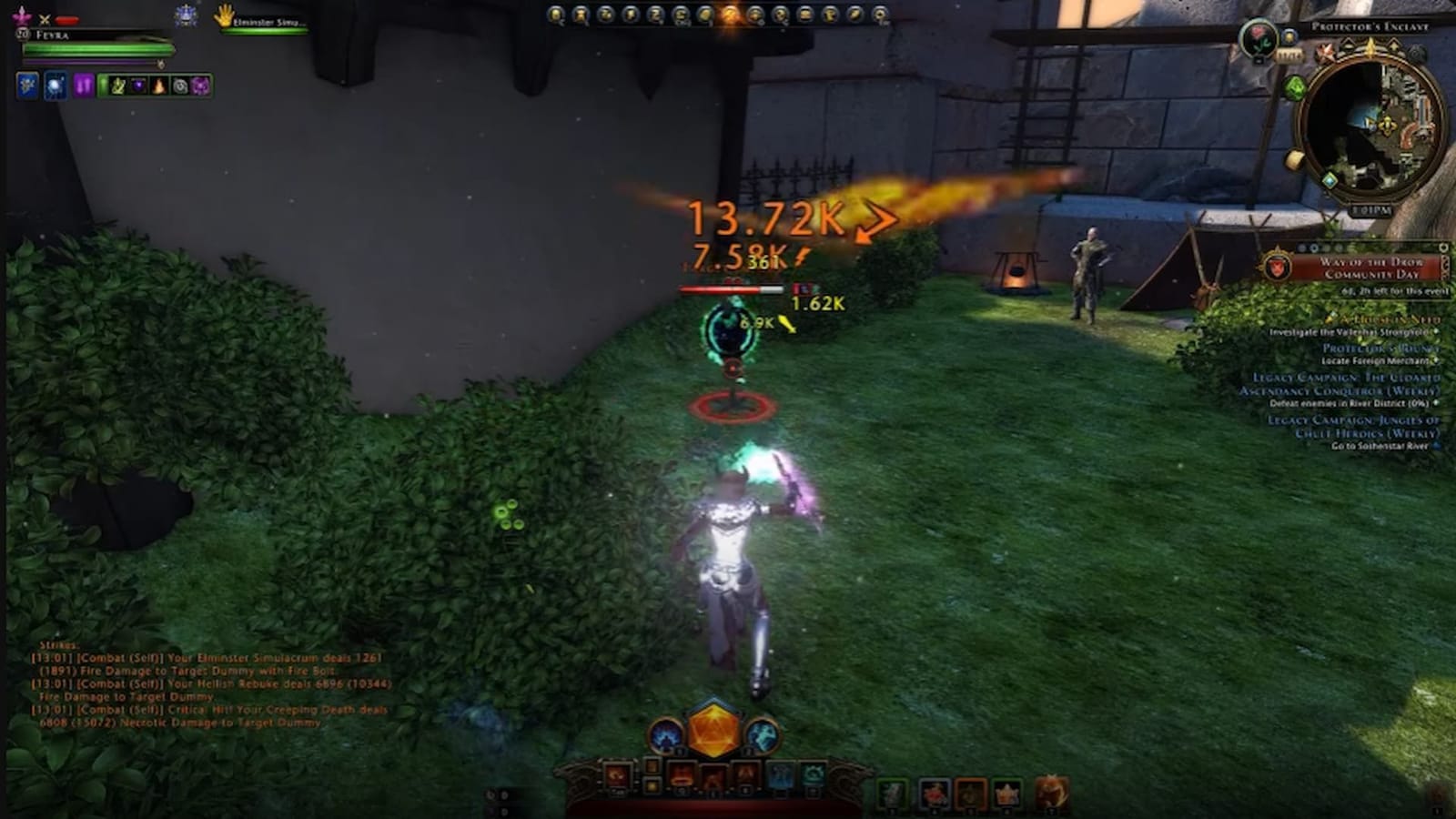The height and width of the screenshot is (819, 1456).
Task: Open the highlighted orange menu icon in the top bar
Action: [730, 14]
